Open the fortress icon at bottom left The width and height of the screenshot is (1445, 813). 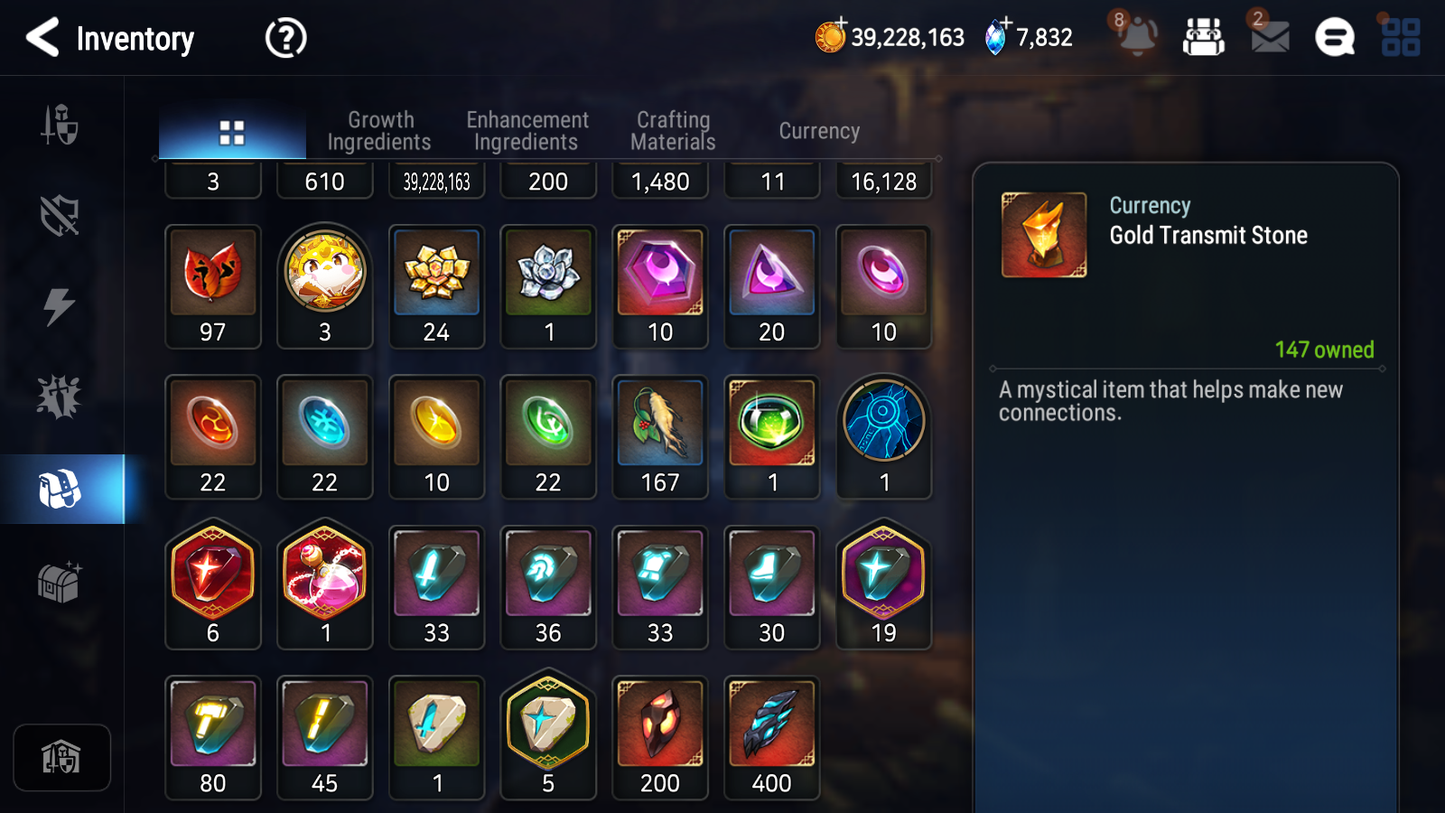62,758
